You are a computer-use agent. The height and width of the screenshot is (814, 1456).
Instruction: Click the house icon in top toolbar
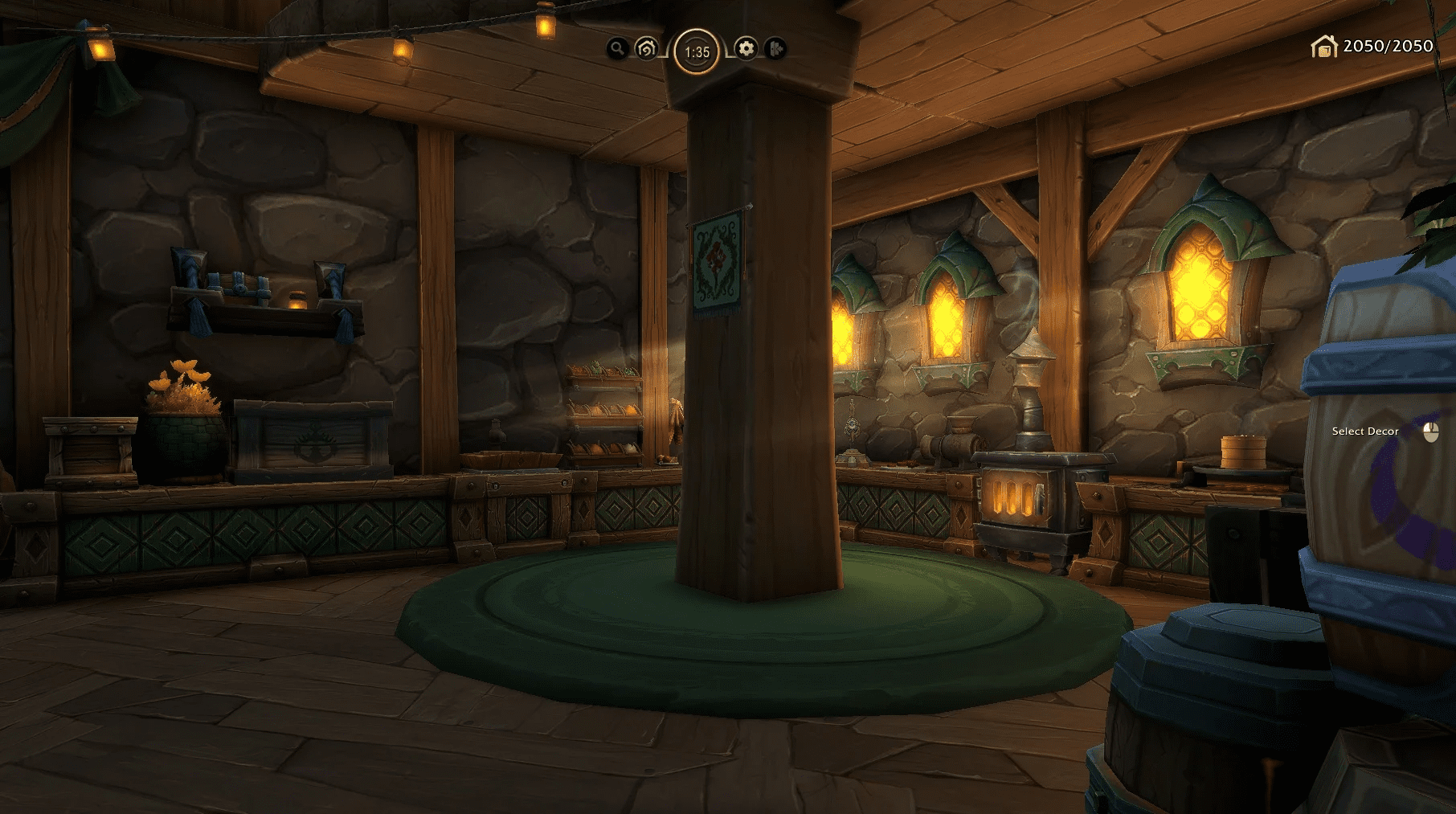pyautogui.click(x=646, y=49)
